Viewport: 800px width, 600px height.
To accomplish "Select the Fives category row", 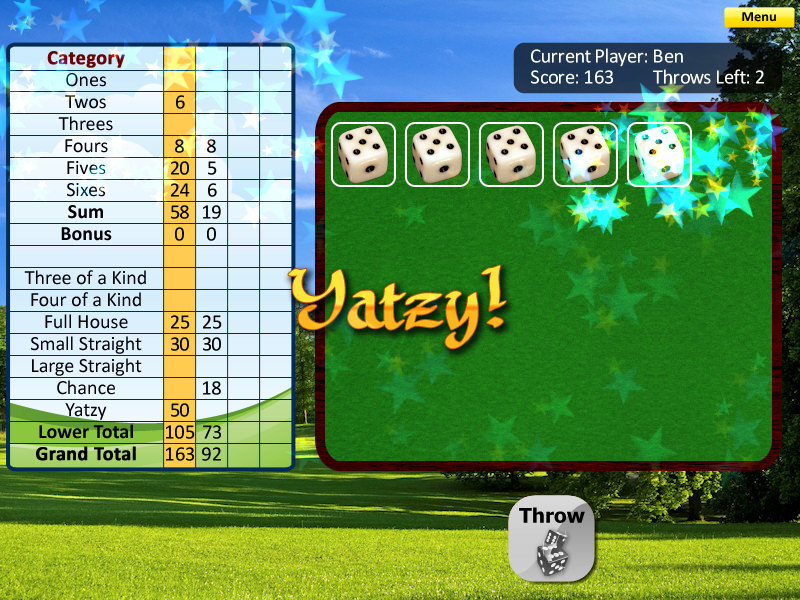I will (x=86, y=168).
